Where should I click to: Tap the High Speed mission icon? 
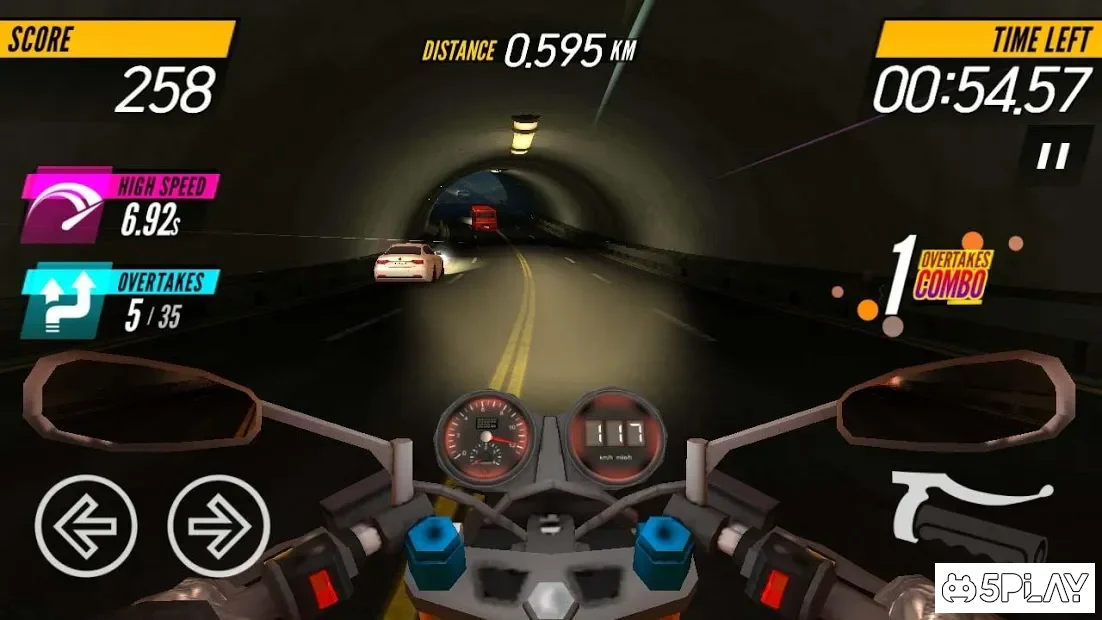64,207
